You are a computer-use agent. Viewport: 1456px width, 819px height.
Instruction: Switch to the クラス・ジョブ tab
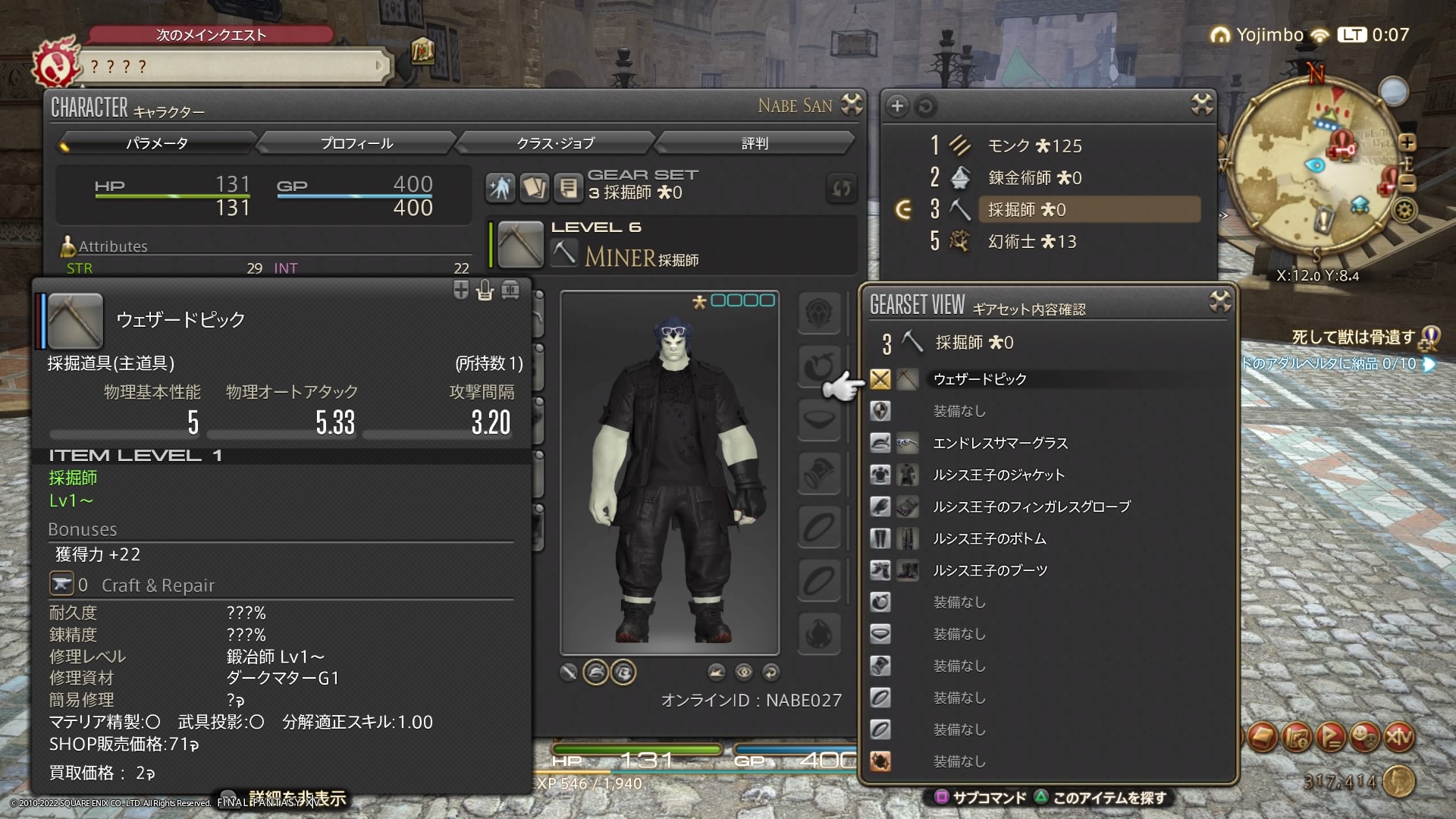pyautogui.click(x=556, y=143)
